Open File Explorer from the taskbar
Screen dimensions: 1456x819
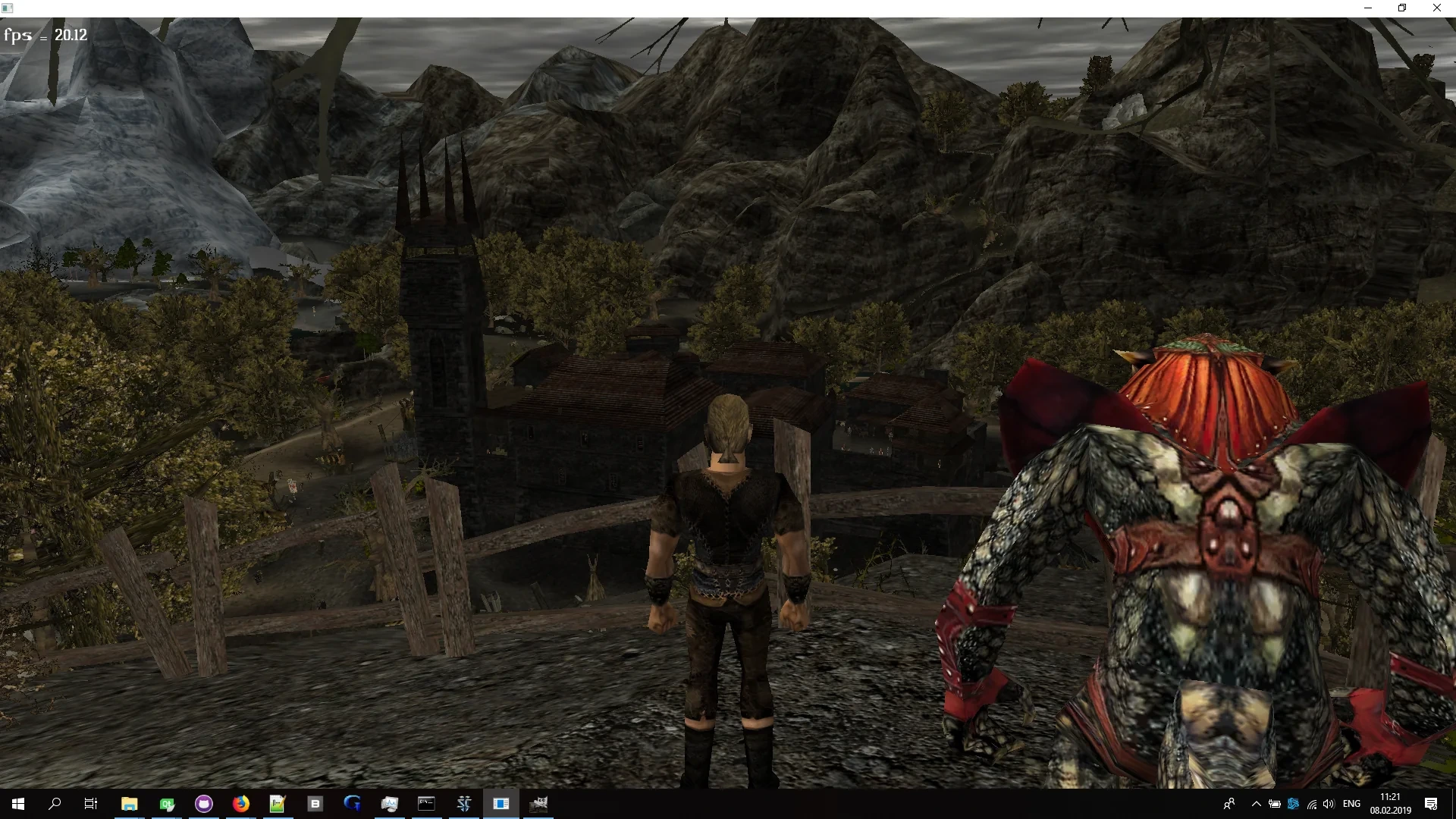click(129, 805)
